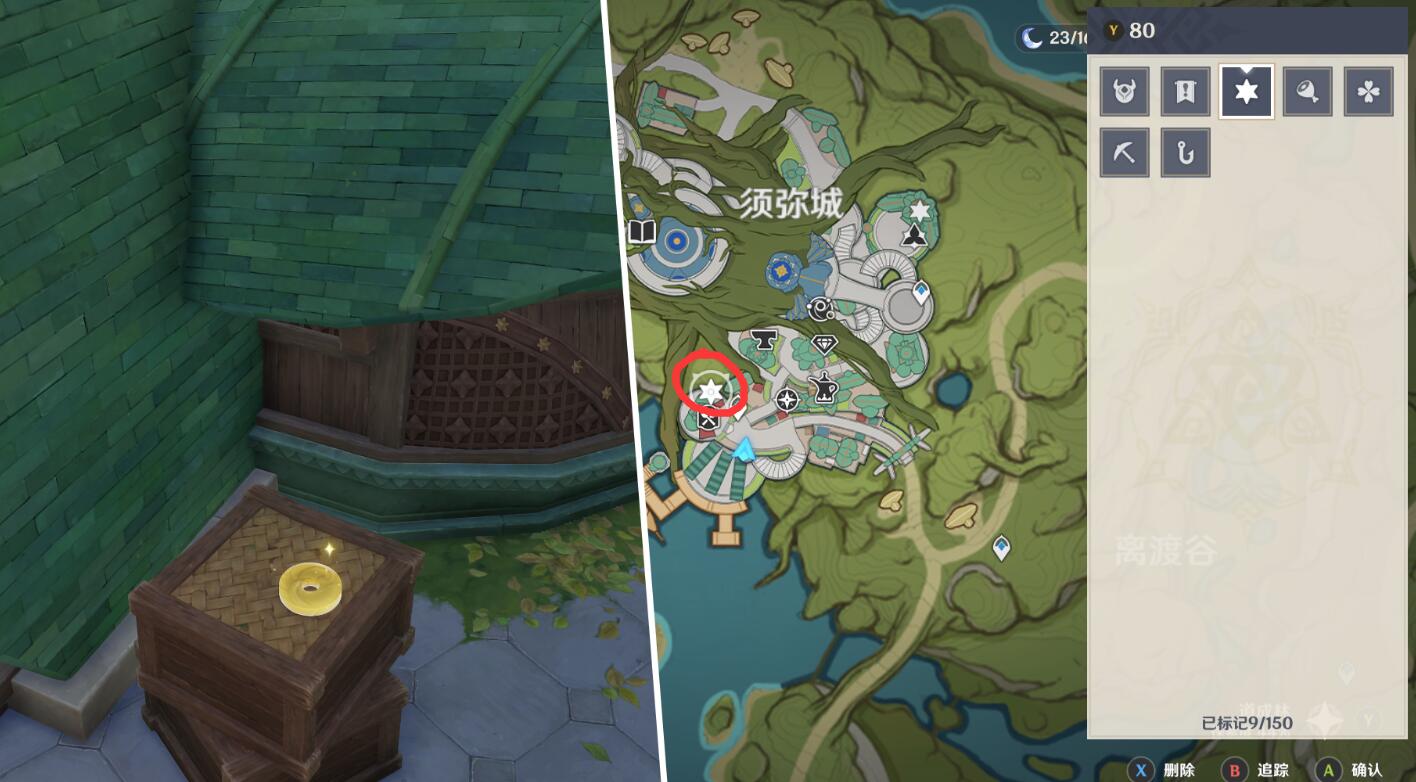Select the horned monster marker icon

1124,92
